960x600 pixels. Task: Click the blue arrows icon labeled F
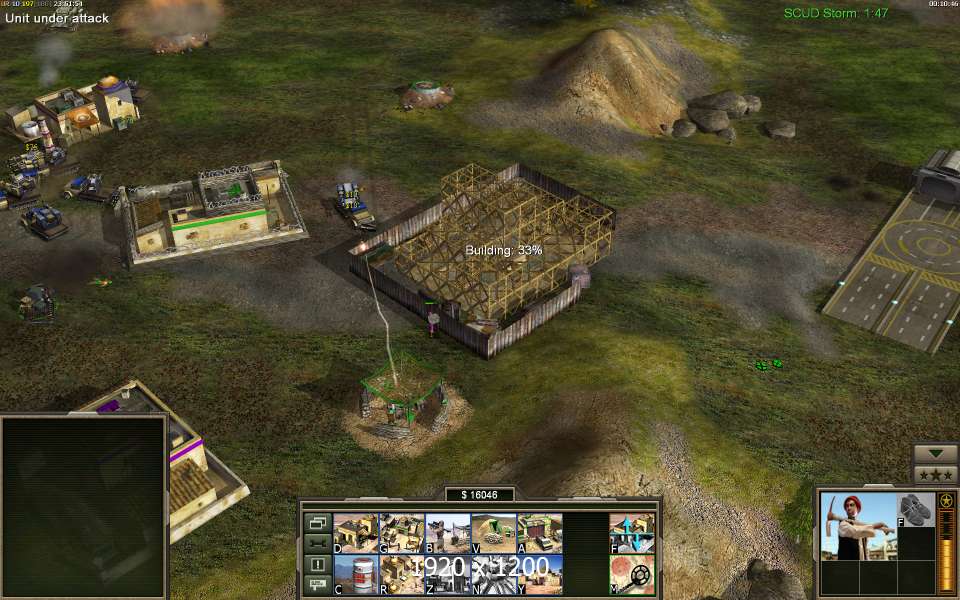coord(632,533)
